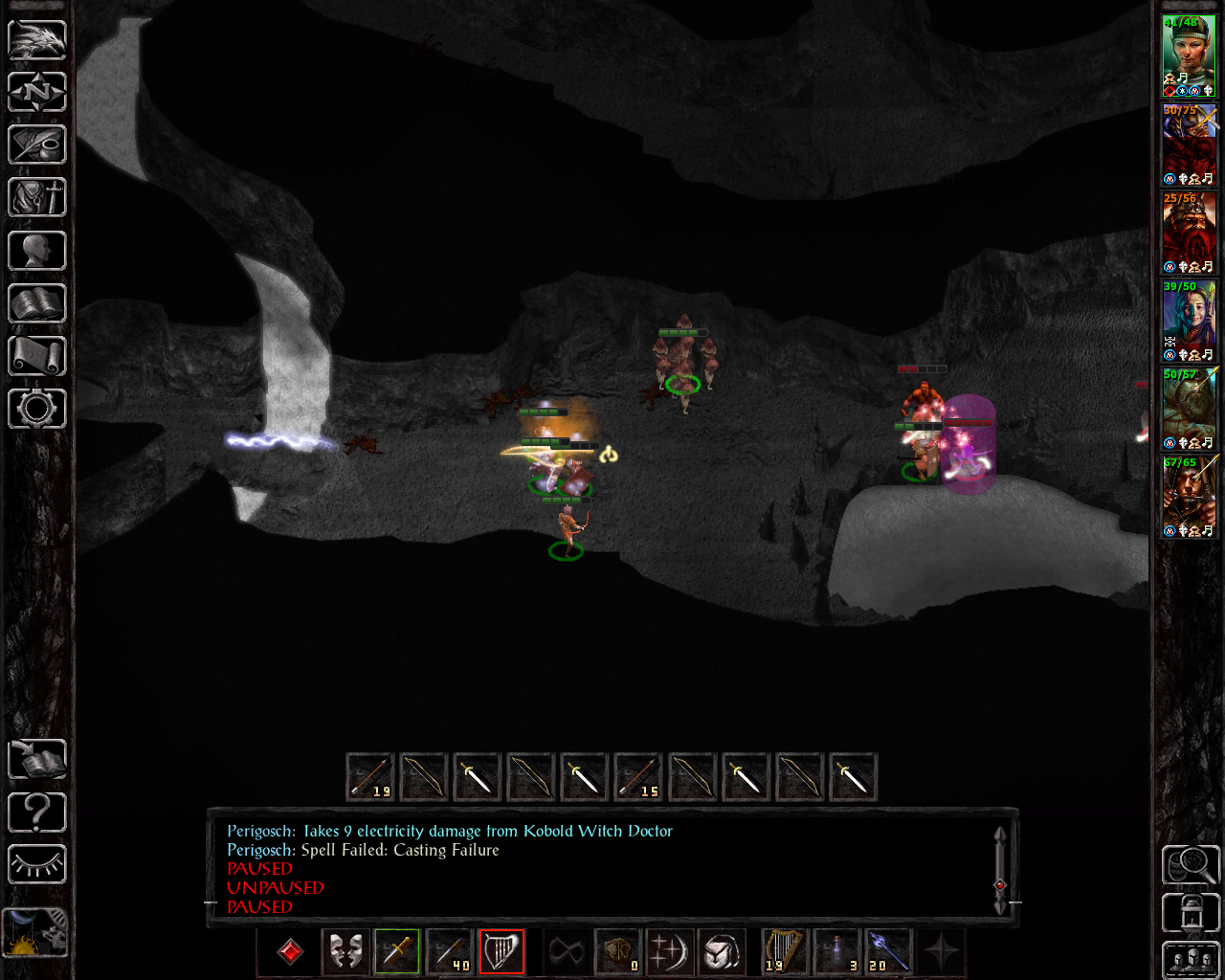
Task: Use the potion quick item slot
Action: tap(837, 952)
